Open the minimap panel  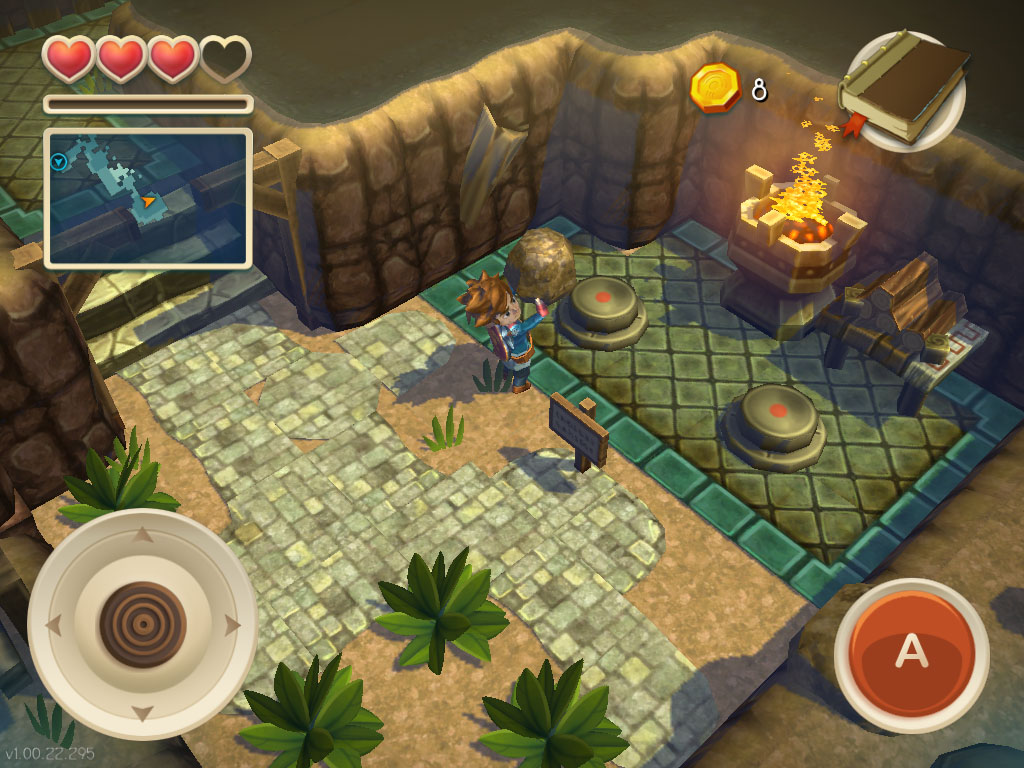click(x=147, y=198)
